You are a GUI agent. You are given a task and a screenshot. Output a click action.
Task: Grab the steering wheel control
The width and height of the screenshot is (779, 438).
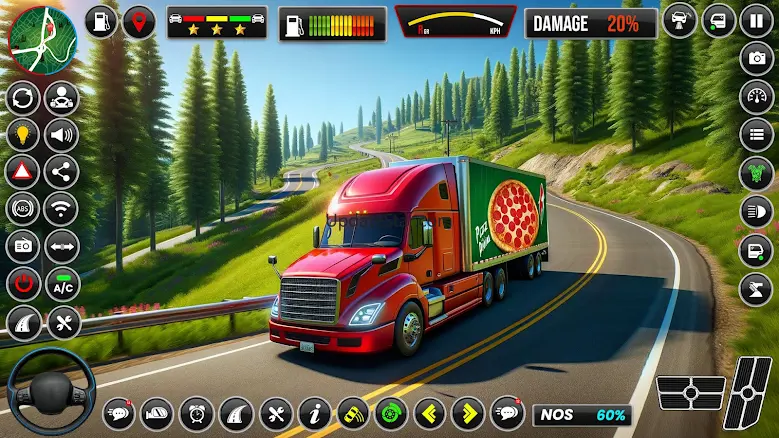50,388
